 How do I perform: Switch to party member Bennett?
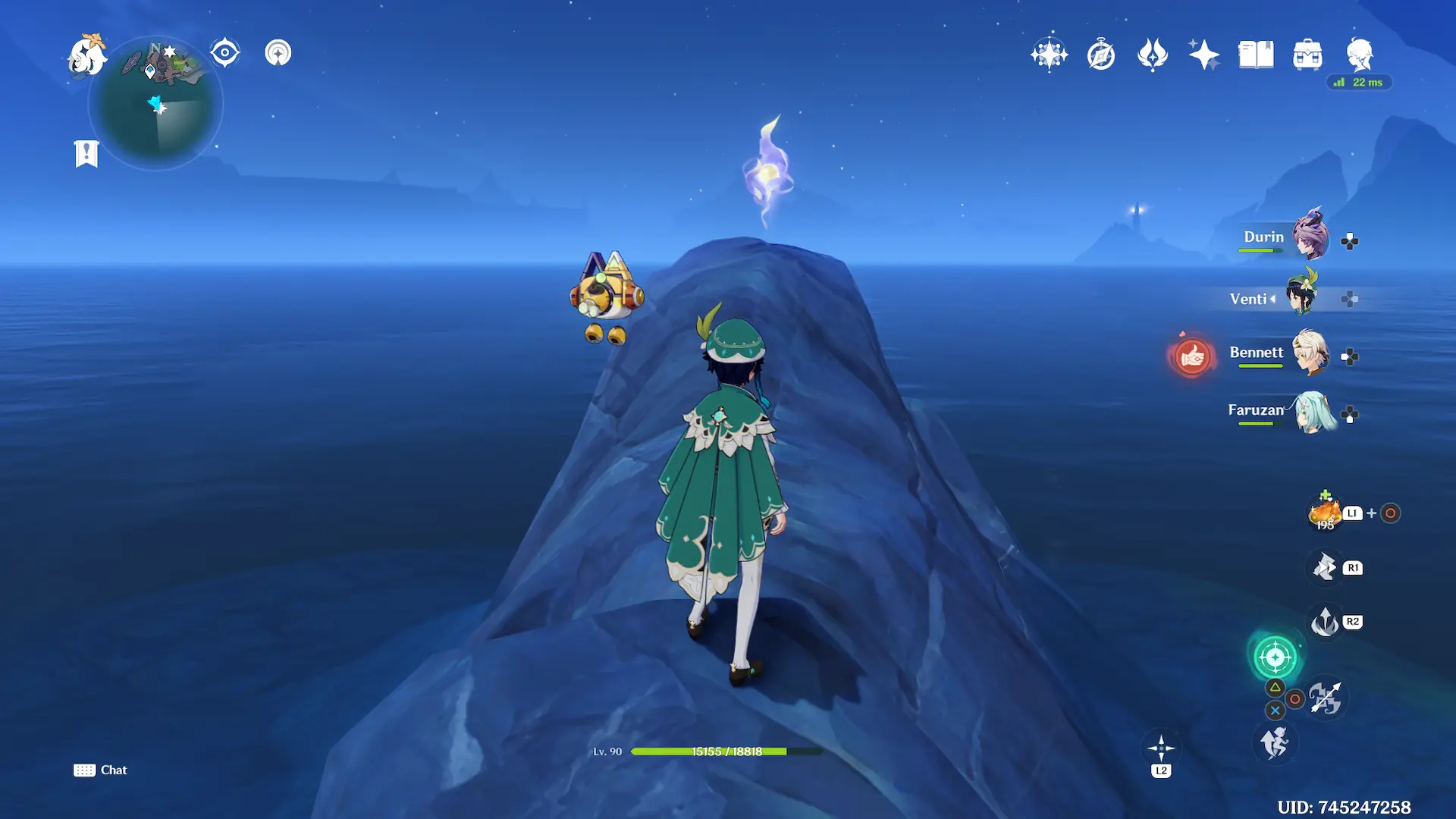click(x=1309, y=353)
